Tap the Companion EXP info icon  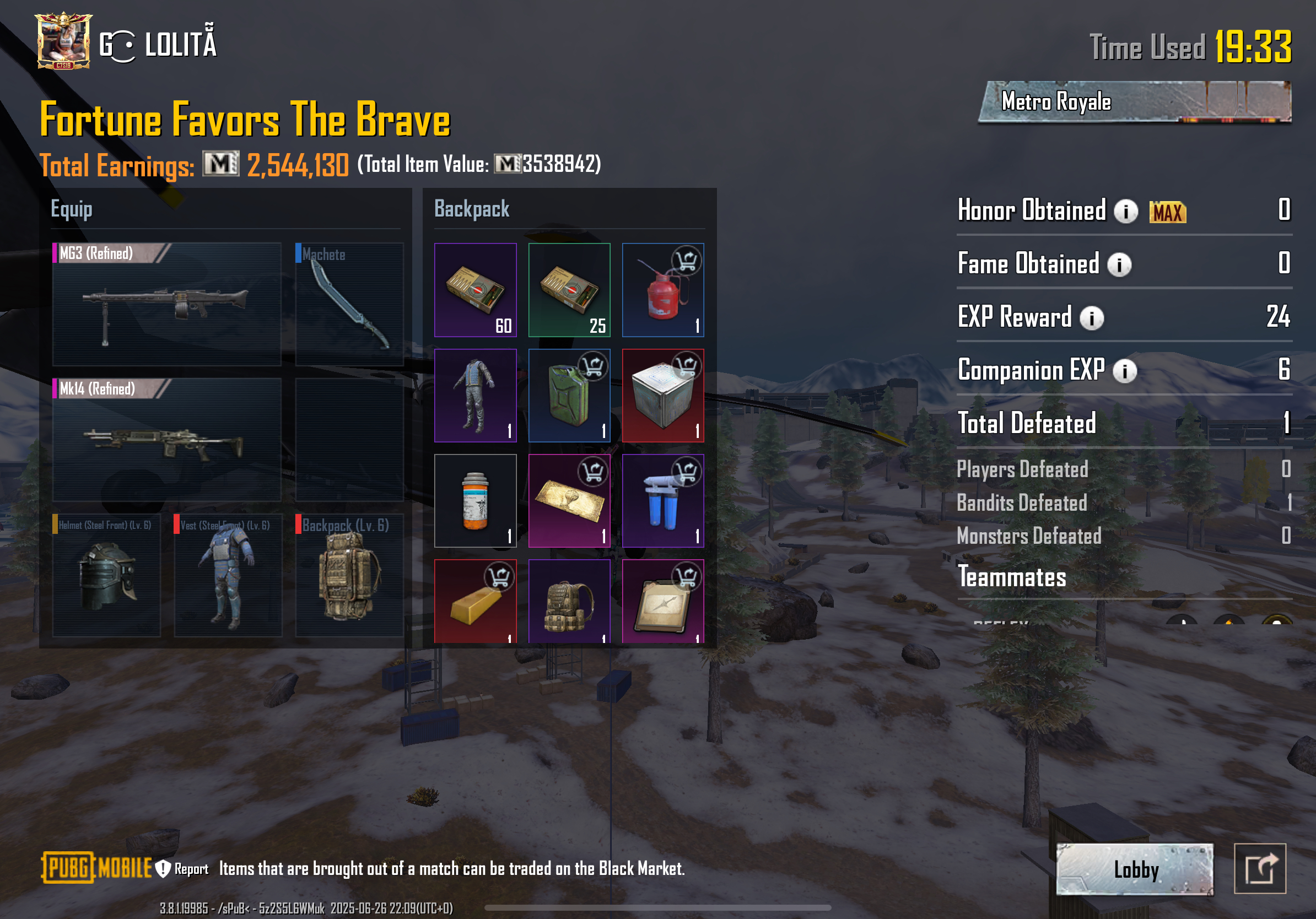[1124, 371]
